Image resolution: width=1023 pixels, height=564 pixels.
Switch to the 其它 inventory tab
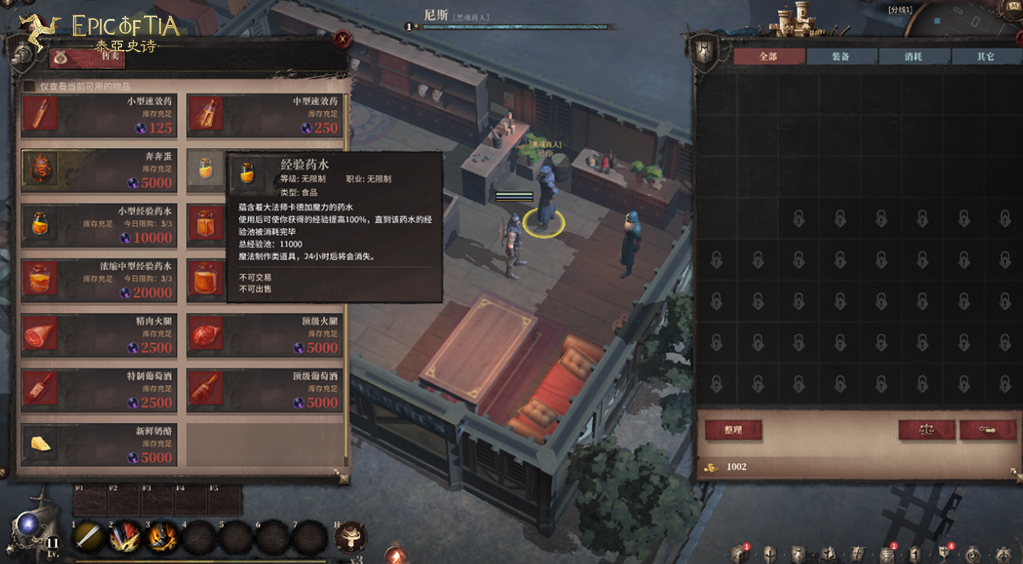click(985, 57)
